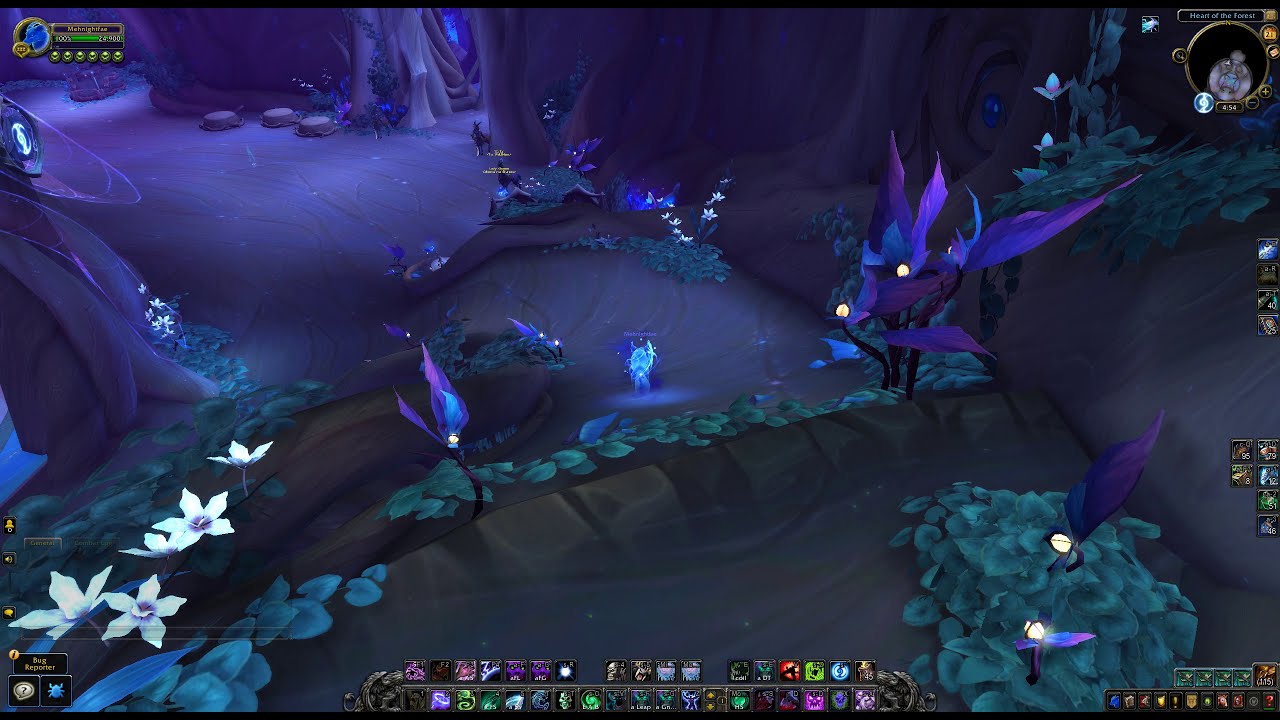Open the Spellbook from the micro menu
Screen dimensions: 1280x720
tap(1130, 701)
